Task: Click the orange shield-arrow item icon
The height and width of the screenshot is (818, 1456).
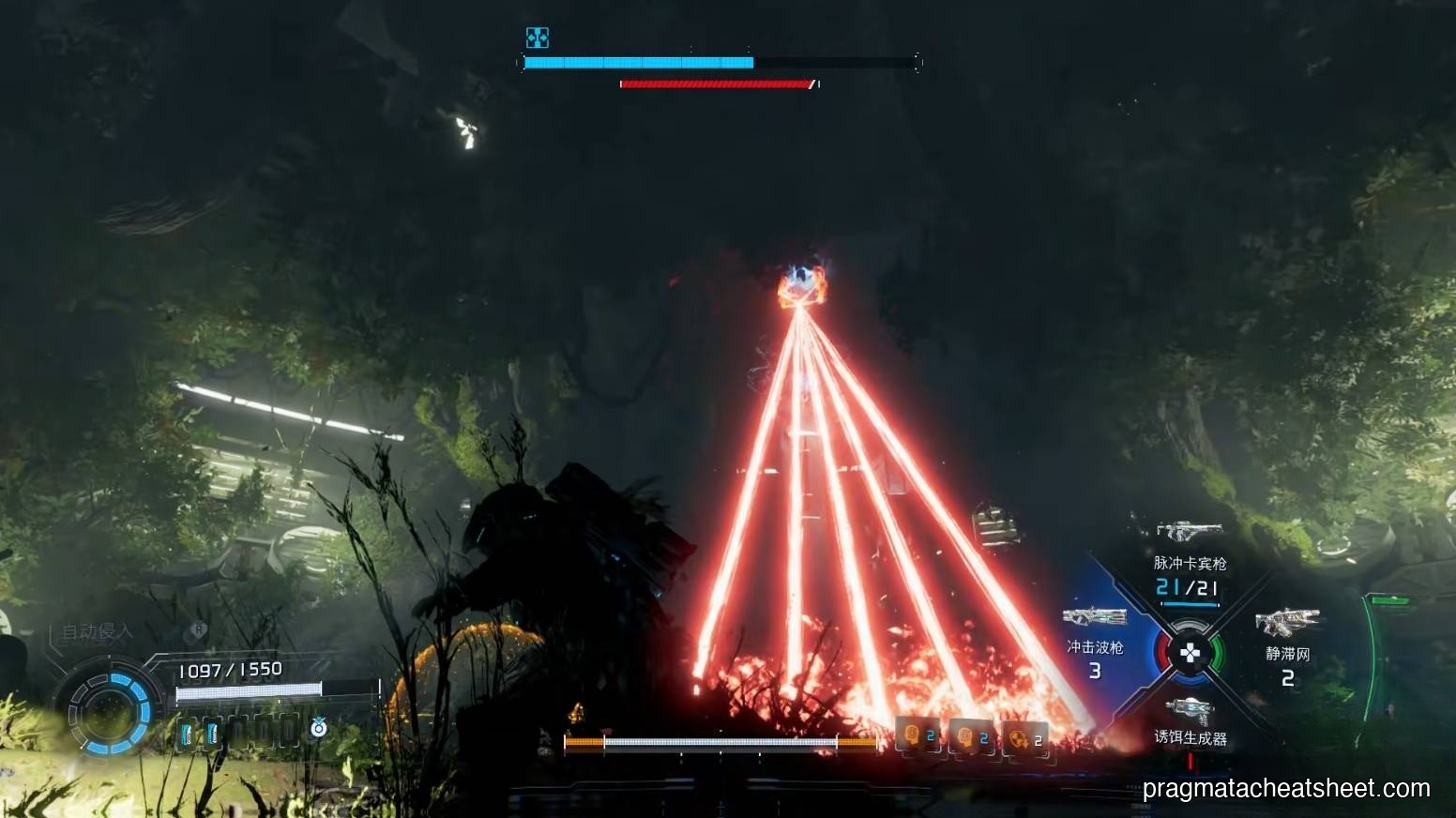Action: click(x=1017, y=738)
